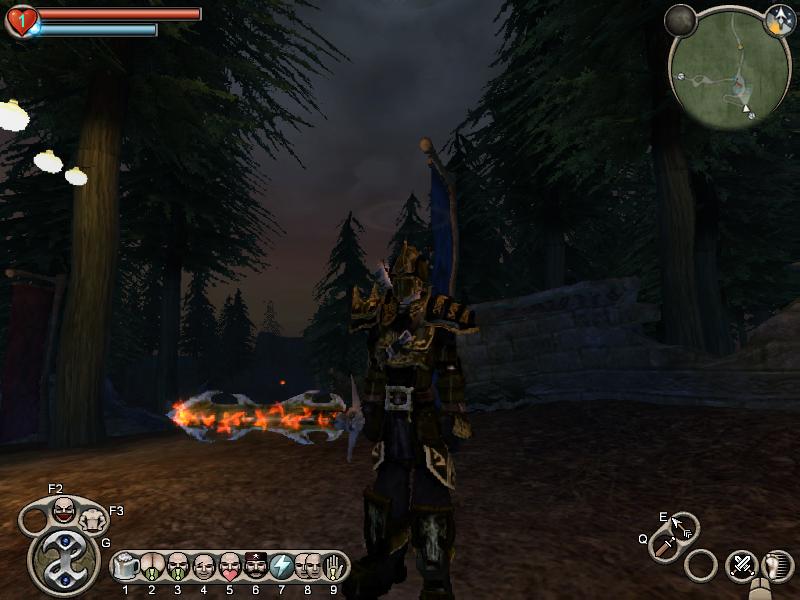Toggle the crossed swords combat mode
The height and width of the screenshot is (600, 800).
(x=741, y=565)
